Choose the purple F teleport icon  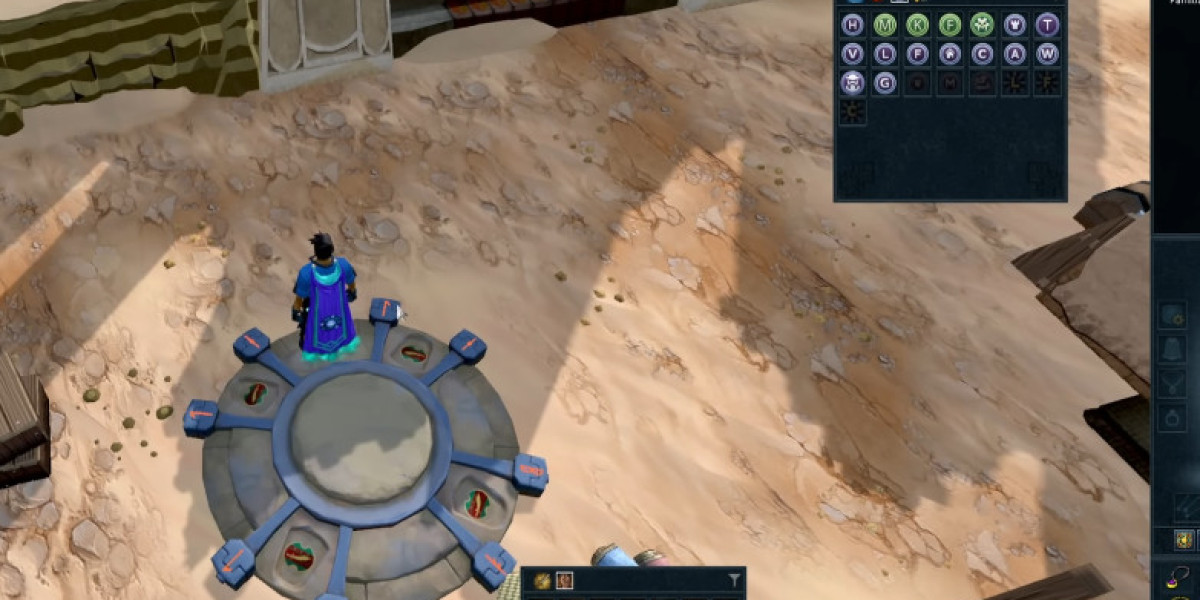coord(918,54)
